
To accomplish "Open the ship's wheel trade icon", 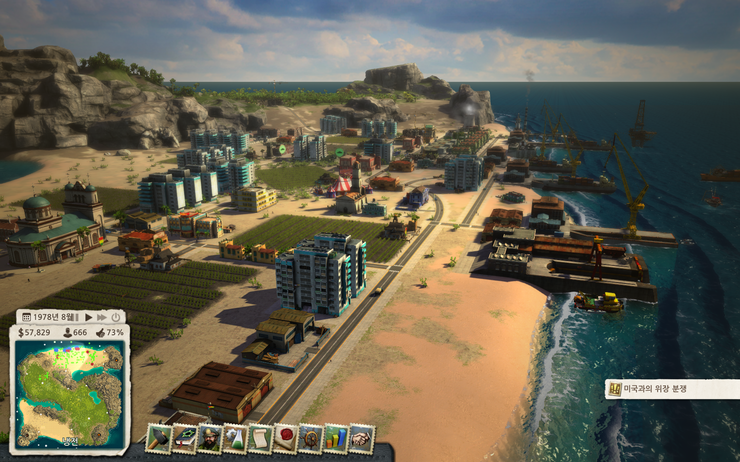I will pyautogui.click(x=311, y=438).
